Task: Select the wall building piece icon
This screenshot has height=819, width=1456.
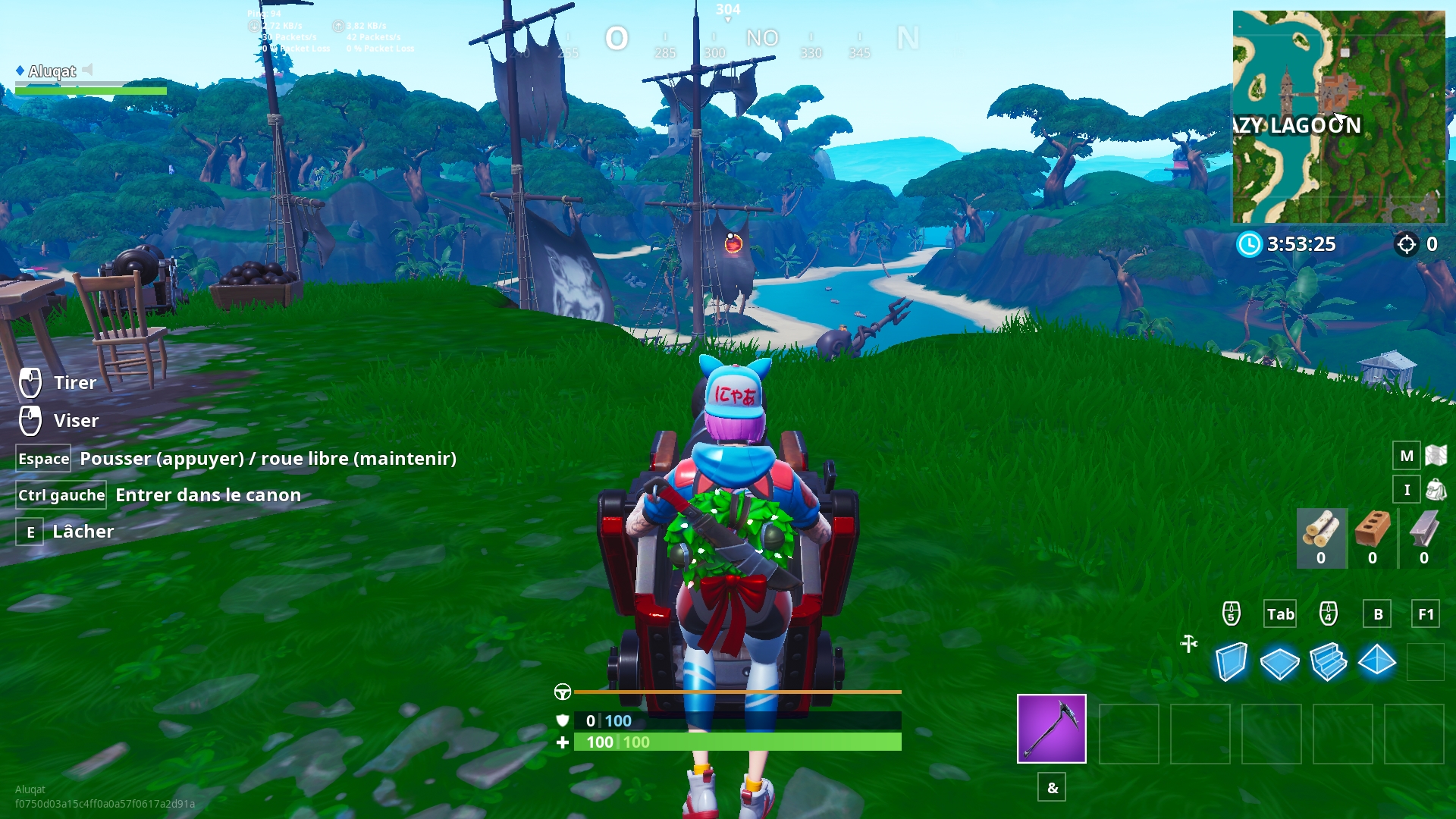Action: (x=1232, y=661)
